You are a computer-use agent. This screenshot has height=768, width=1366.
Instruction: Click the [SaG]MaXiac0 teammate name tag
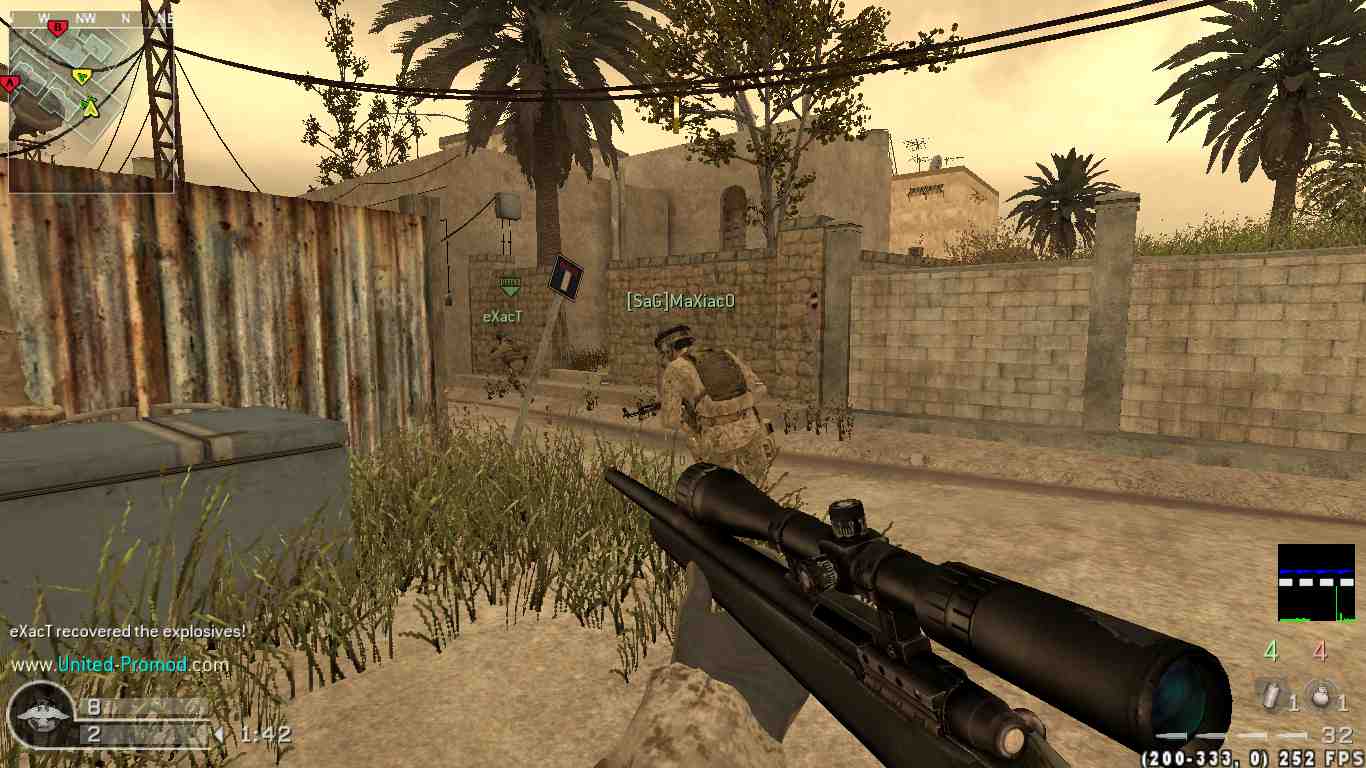pos(680,300)
